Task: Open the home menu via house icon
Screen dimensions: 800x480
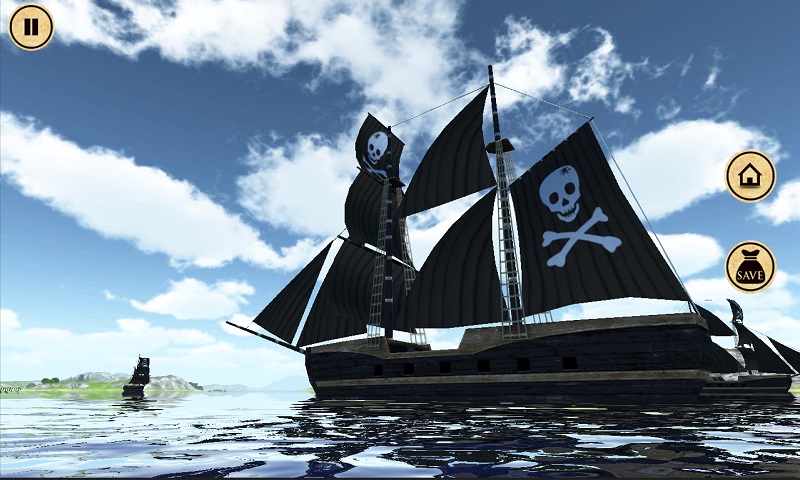Action: [750, 177]
